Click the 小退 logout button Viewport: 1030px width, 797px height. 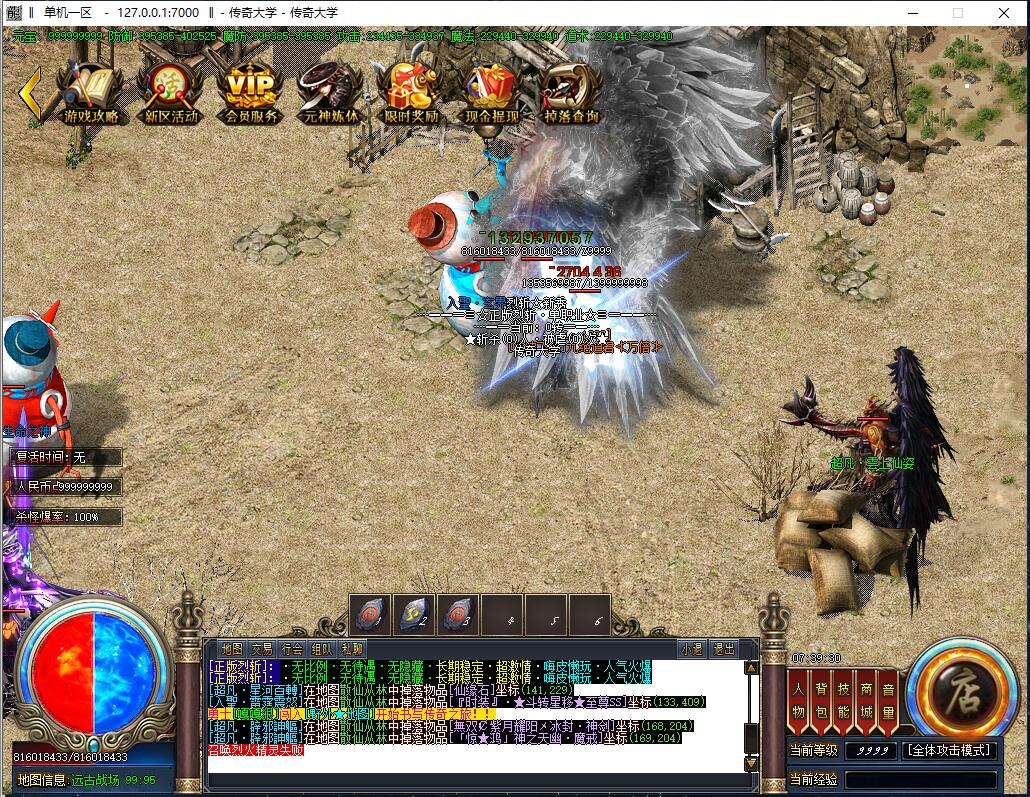691,648
